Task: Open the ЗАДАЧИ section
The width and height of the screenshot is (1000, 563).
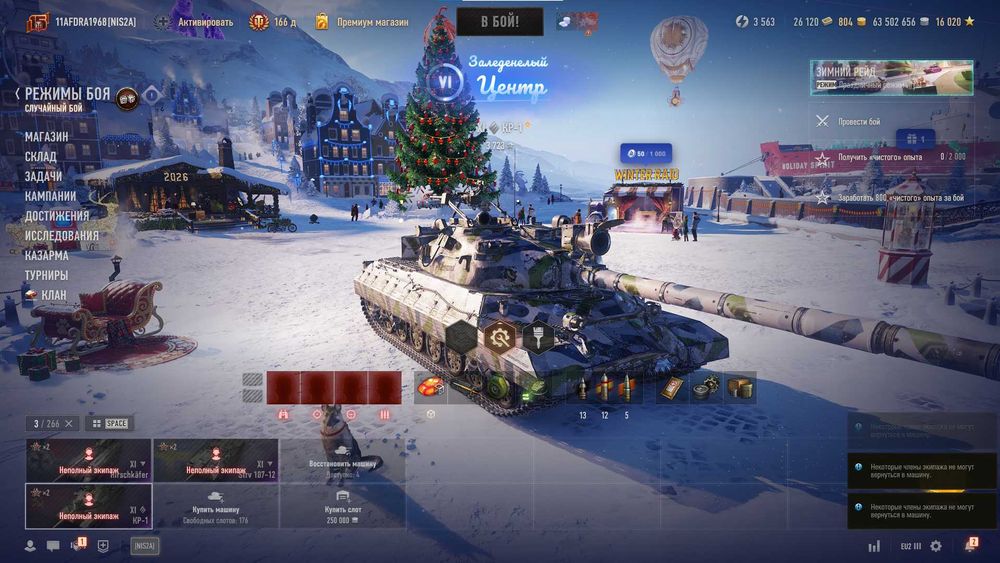Action: click(x=43, y=176)
